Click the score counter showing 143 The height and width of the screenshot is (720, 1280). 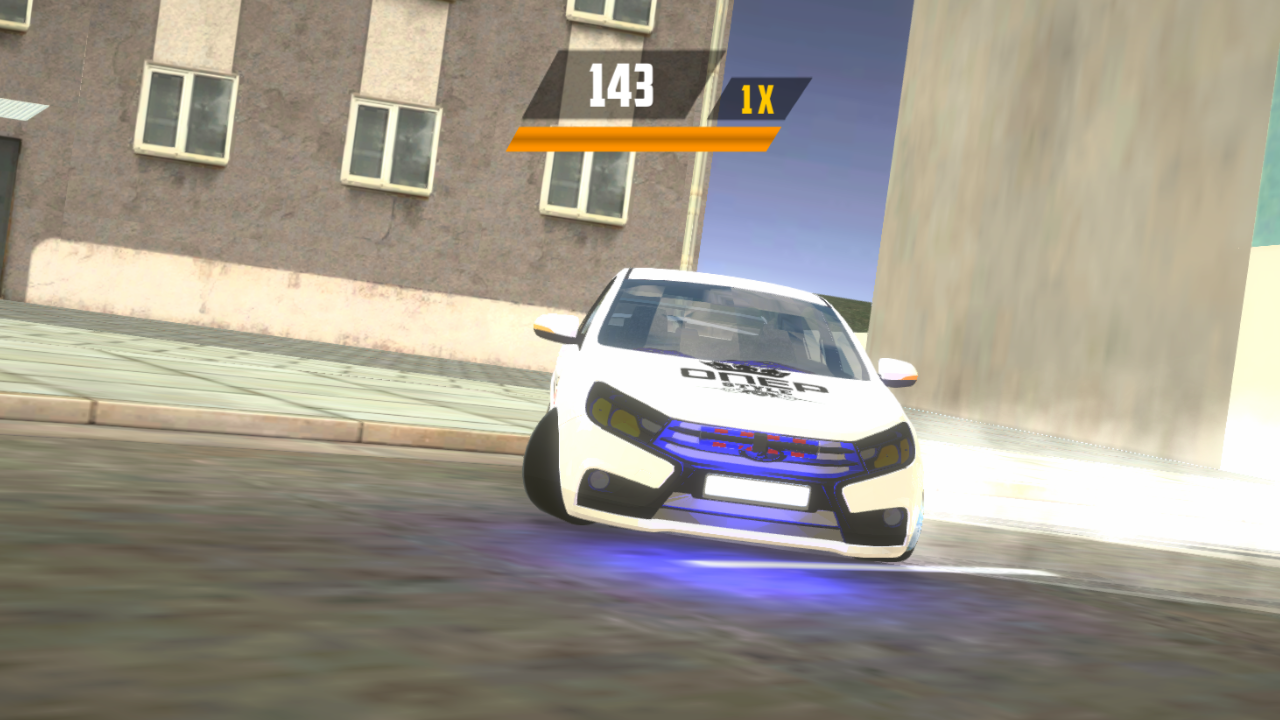[x=620, y=88]
